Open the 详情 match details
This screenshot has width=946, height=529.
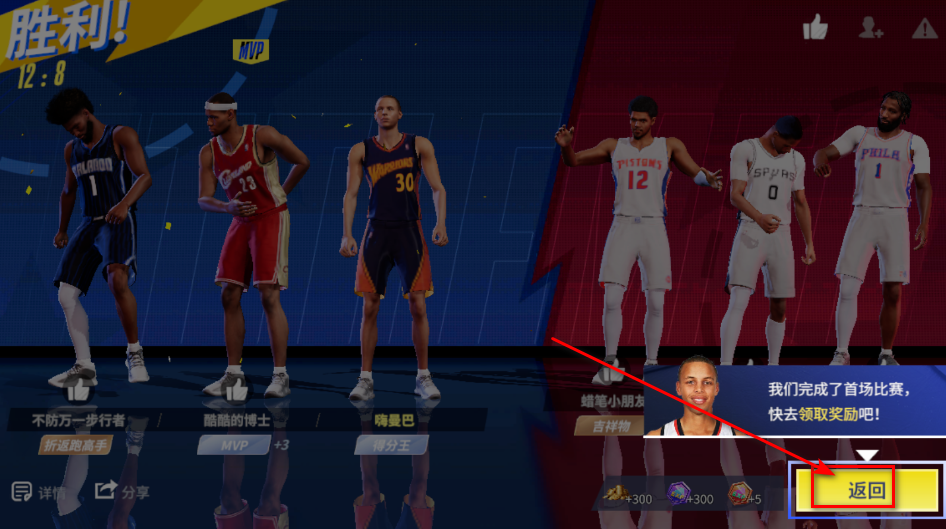pyautogui.click(x=40, y=492)
